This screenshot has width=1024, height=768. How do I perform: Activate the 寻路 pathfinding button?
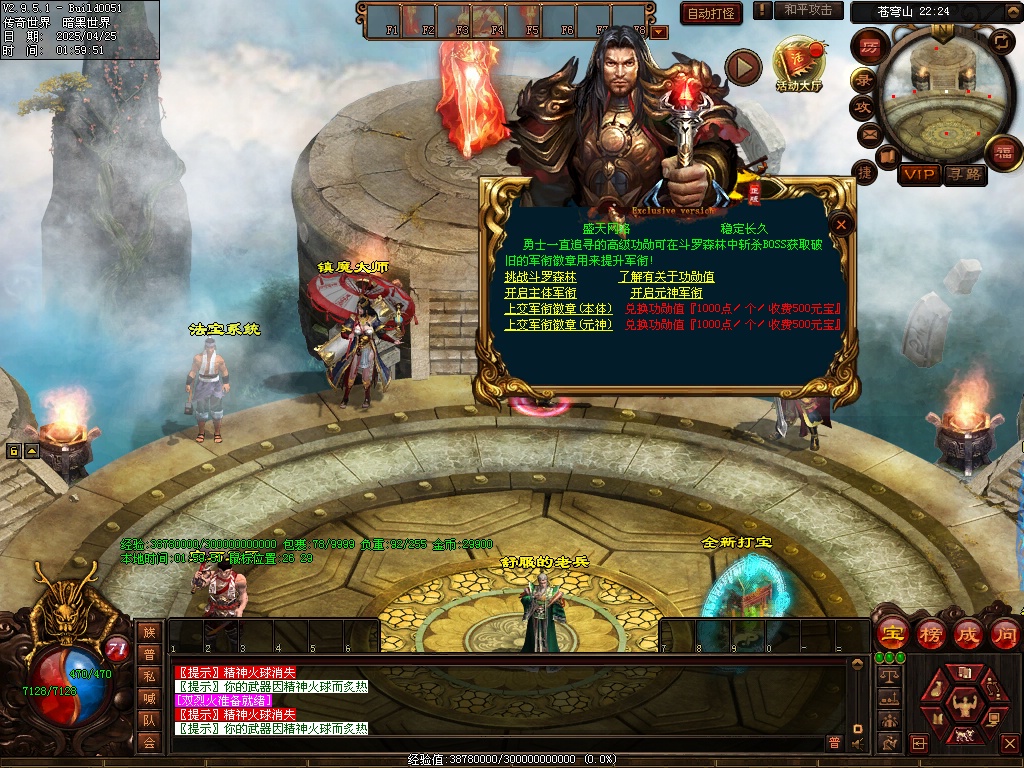pos(965,175)
